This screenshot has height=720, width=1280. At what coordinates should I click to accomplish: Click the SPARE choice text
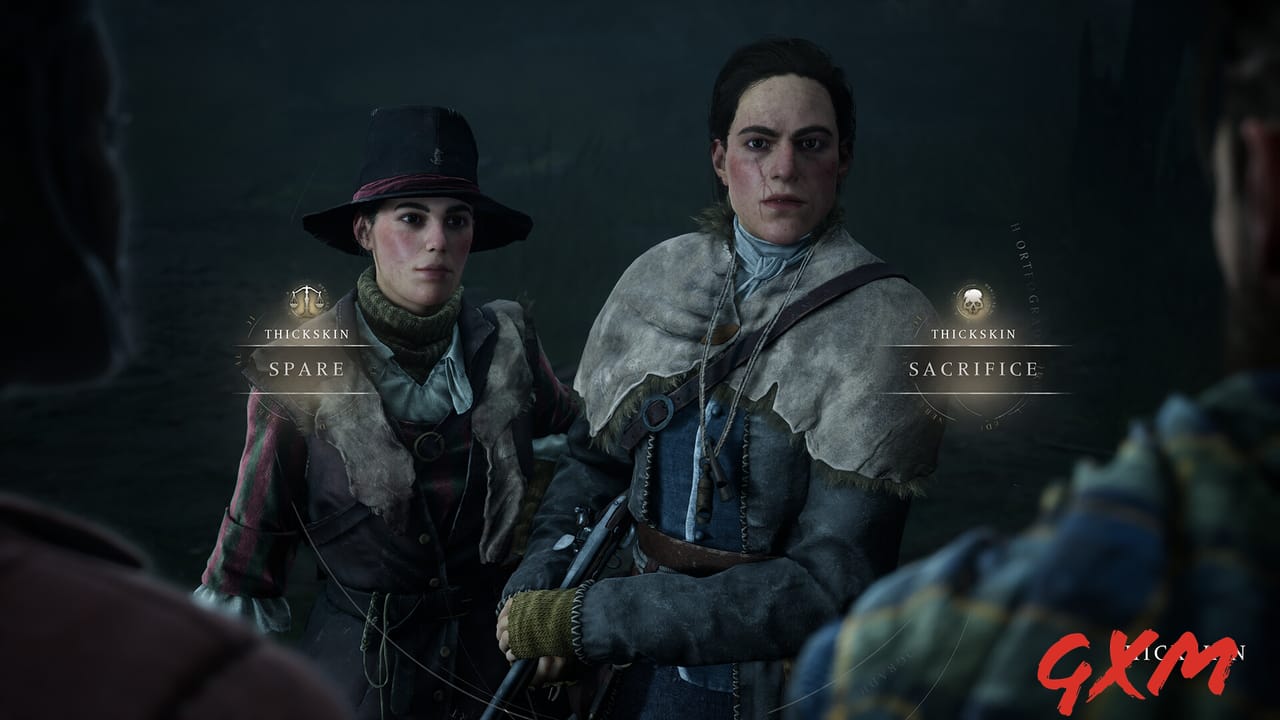tap(307, 368)
